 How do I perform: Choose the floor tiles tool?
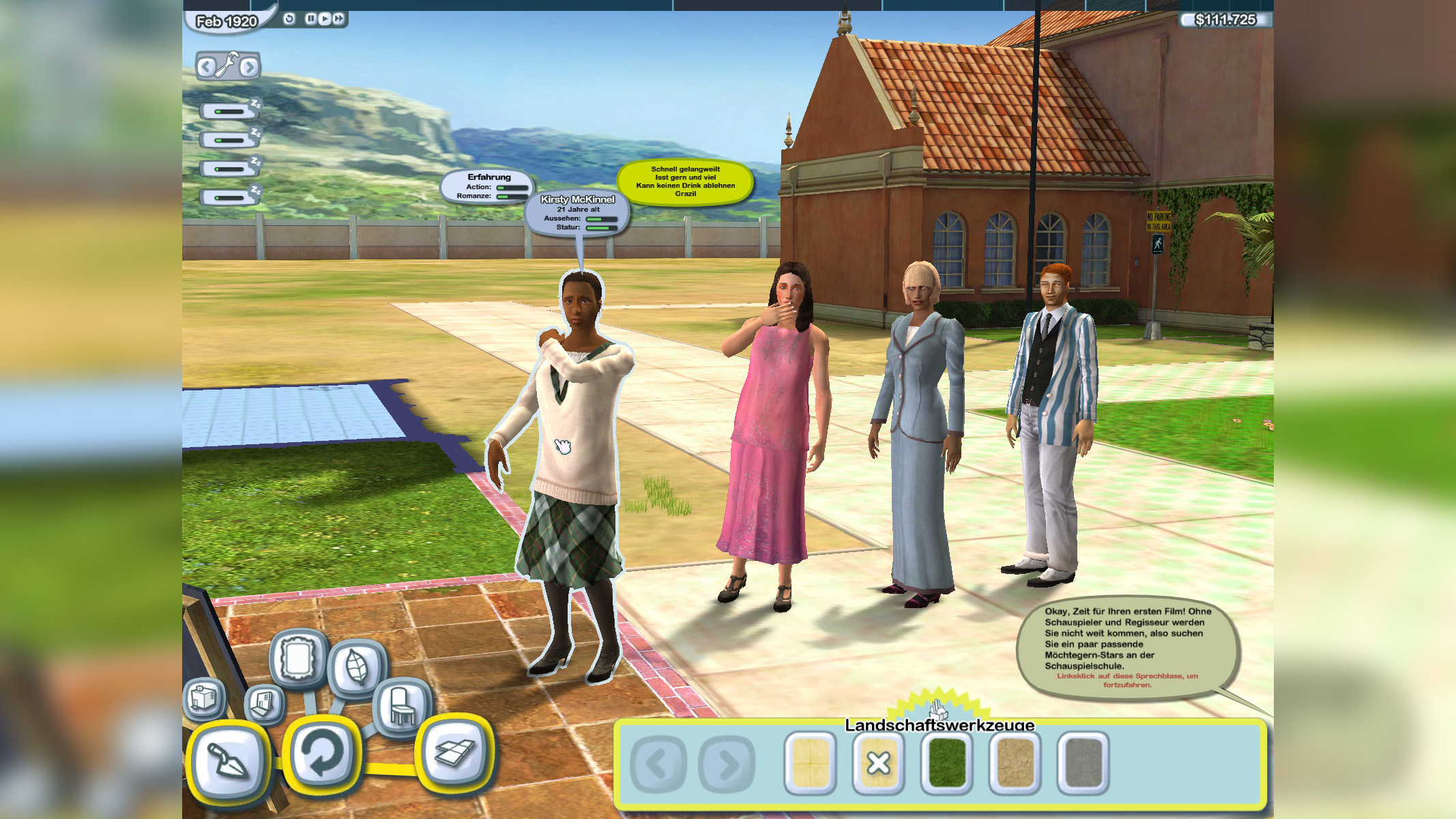(x=455, y=751)
